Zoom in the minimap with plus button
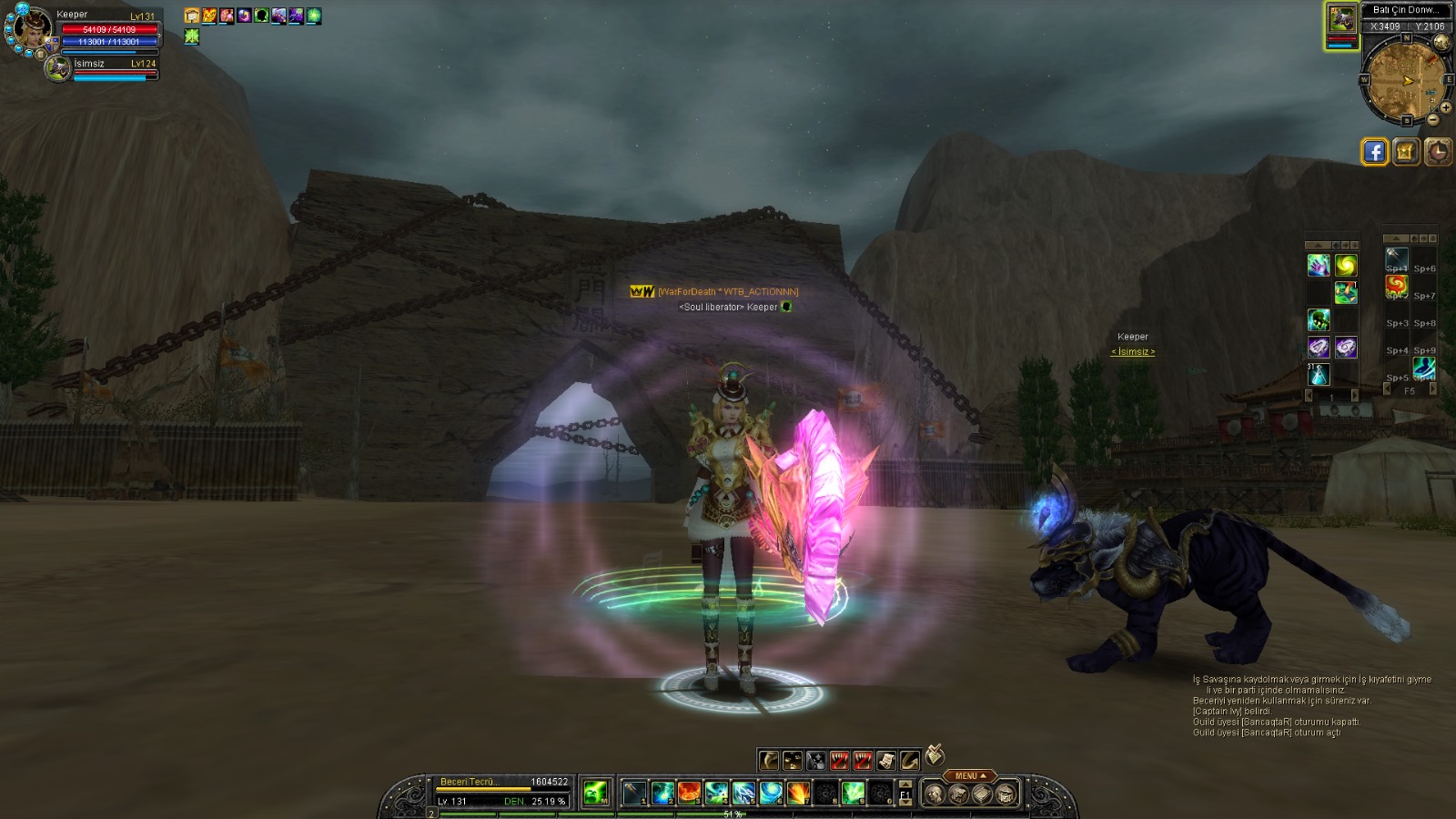Viewport: 1456px width, 819px height. [x=1445, y=107]
